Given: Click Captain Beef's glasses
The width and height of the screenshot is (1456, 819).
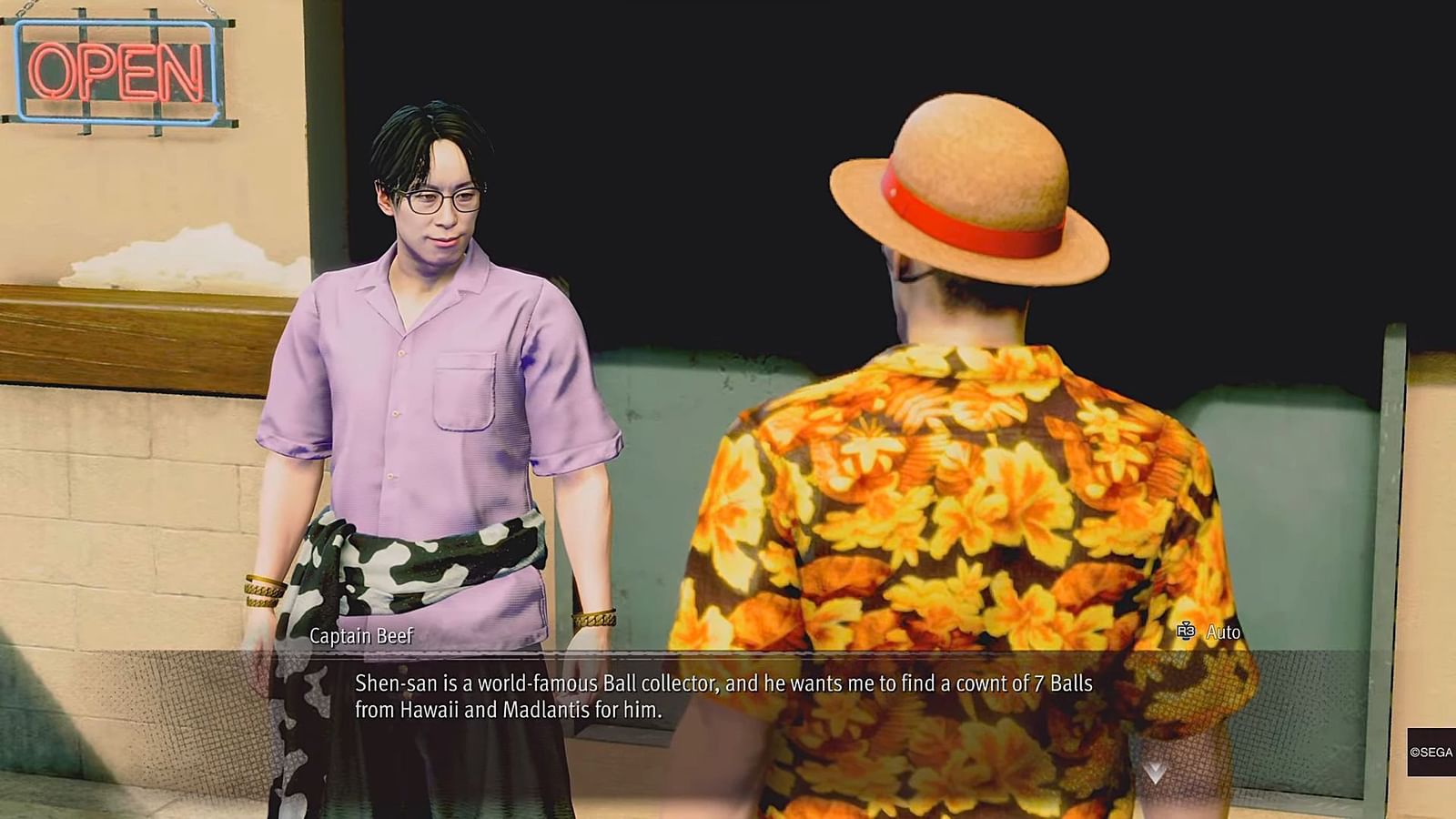Looking at the screenshot, I should click(x=443, y=199).
